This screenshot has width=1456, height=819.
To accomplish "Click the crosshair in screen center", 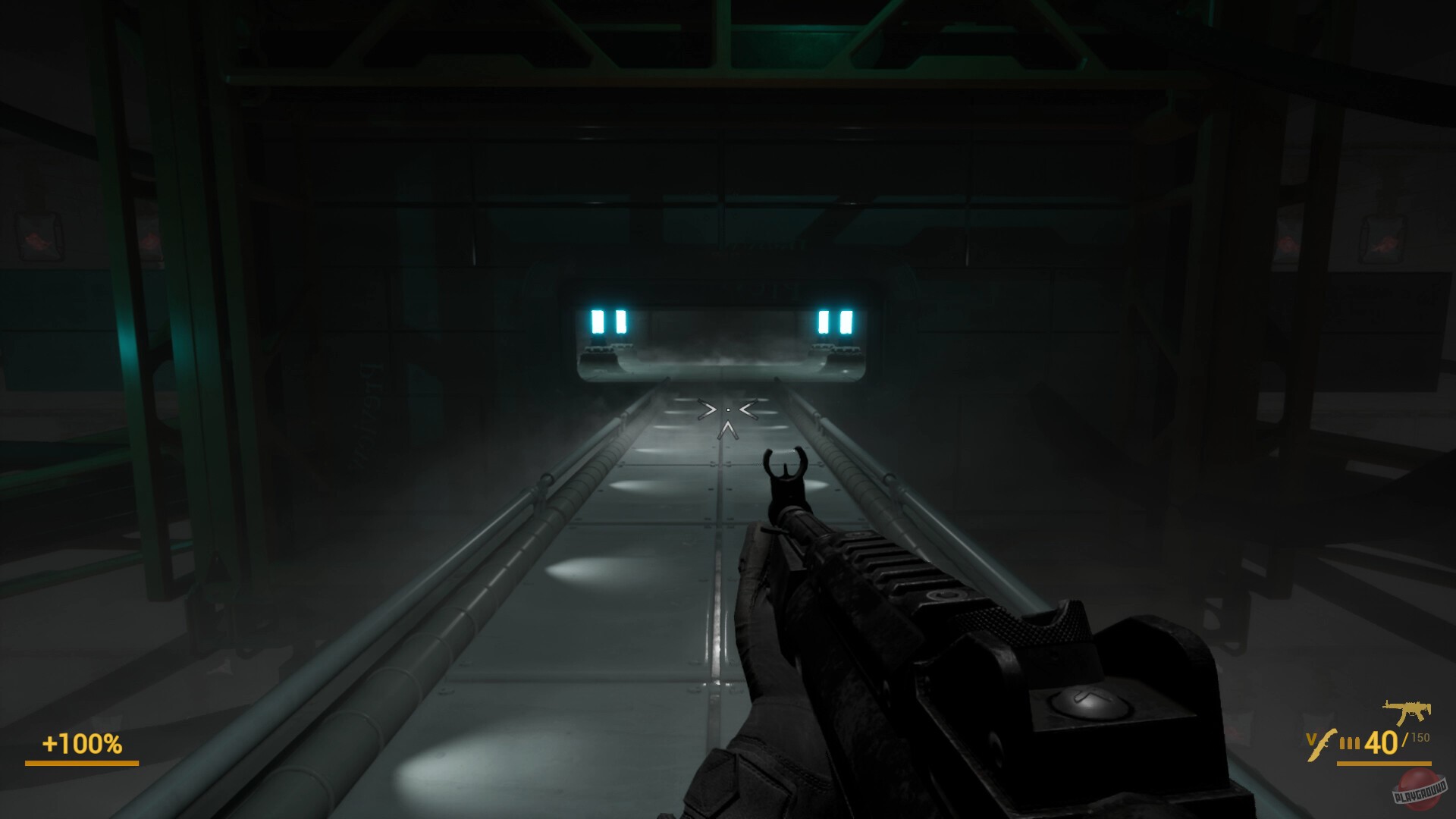I will tap(728, 409).
